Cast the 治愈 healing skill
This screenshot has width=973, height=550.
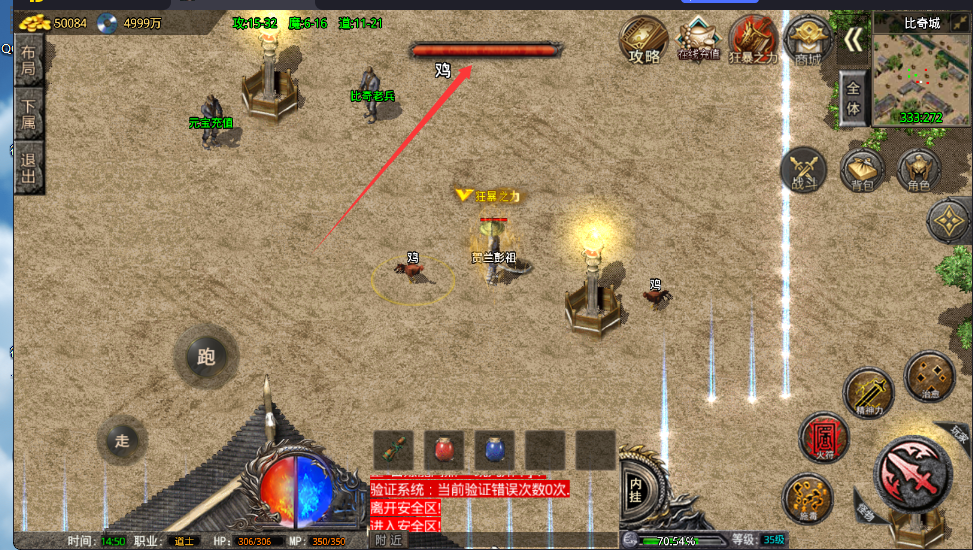[927, 374]
